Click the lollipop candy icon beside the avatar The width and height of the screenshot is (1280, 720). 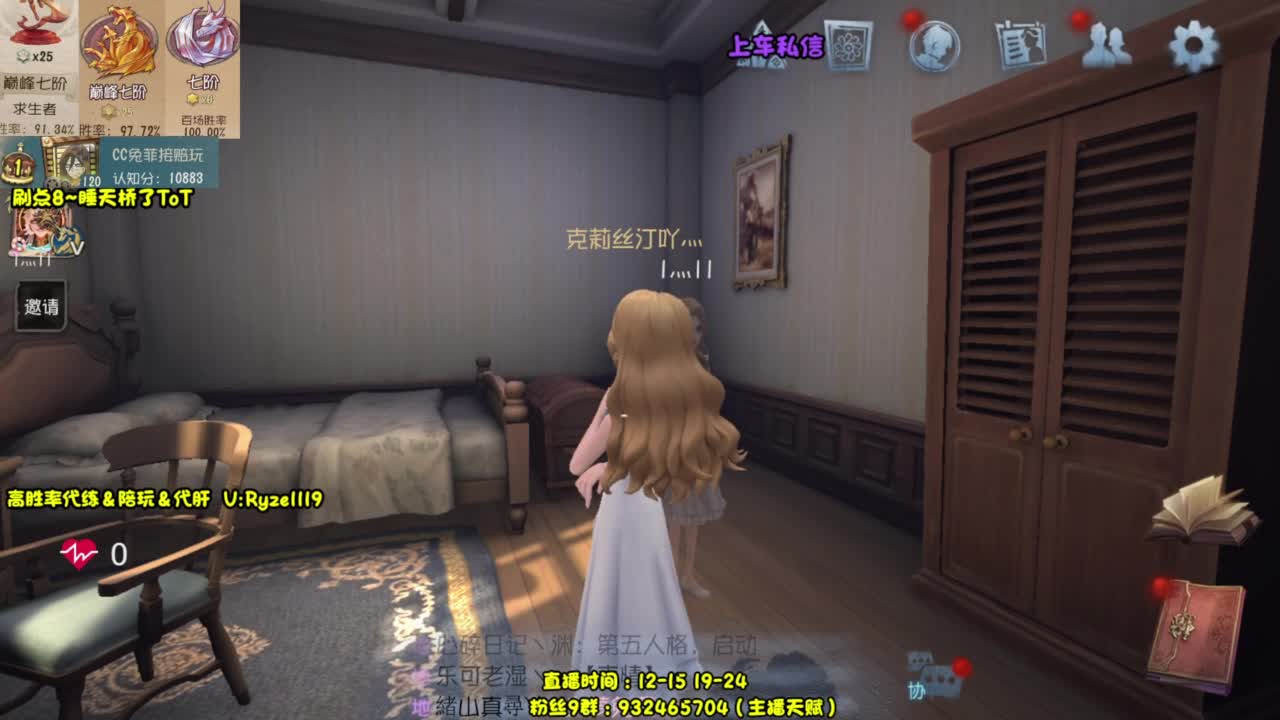[x=16, y=246]
